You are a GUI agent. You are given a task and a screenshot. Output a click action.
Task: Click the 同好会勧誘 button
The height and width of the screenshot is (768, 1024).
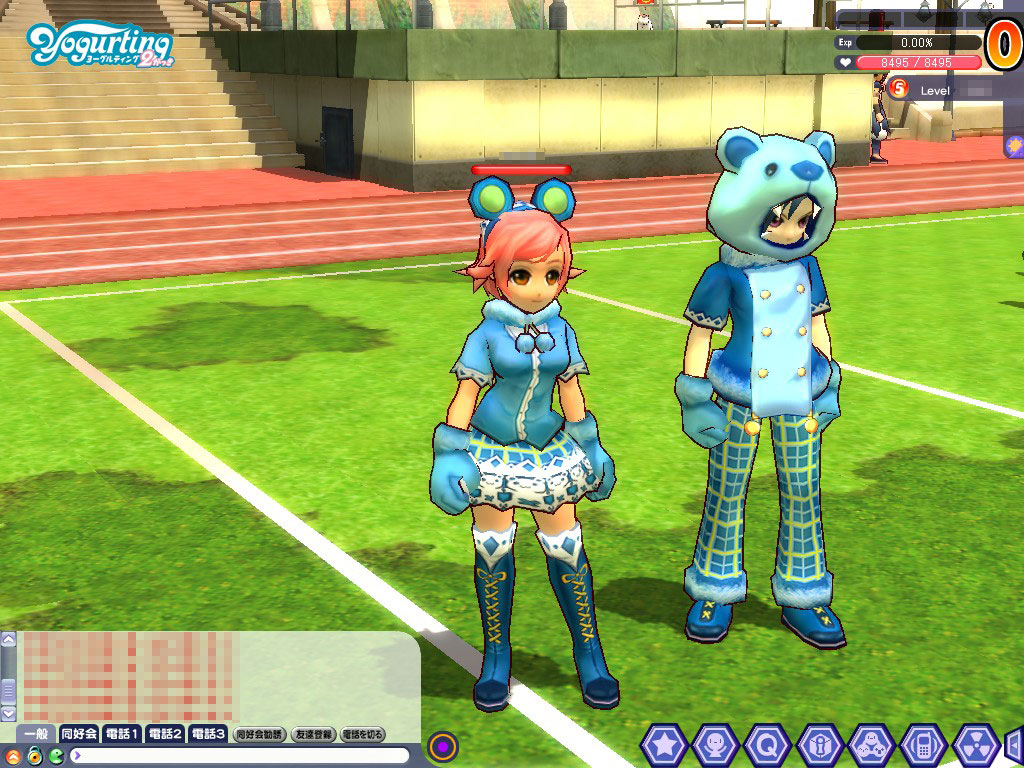[x=259, y=734]
